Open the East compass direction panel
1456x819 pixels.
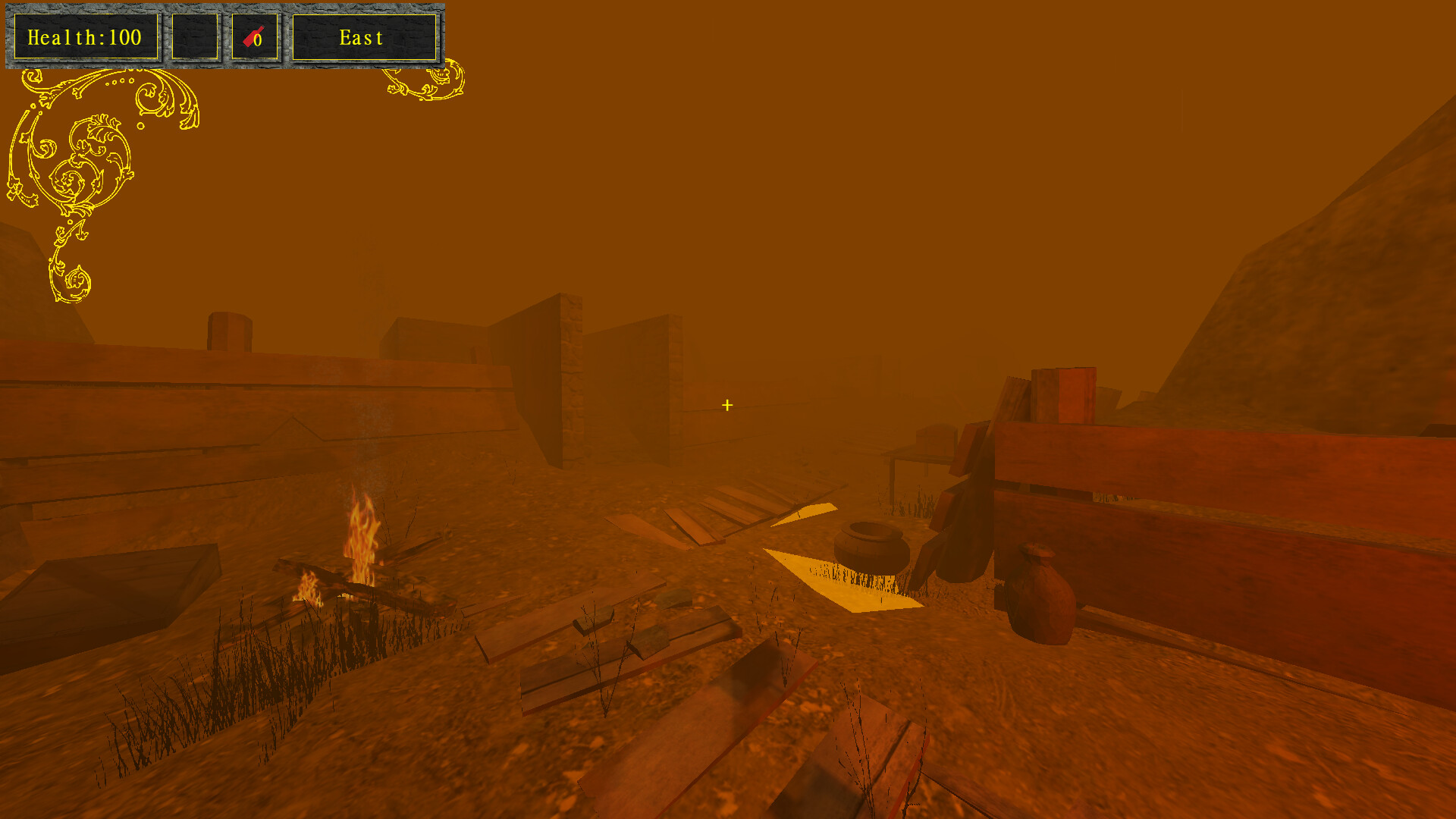pyautogui.click(x=362, y=36)
